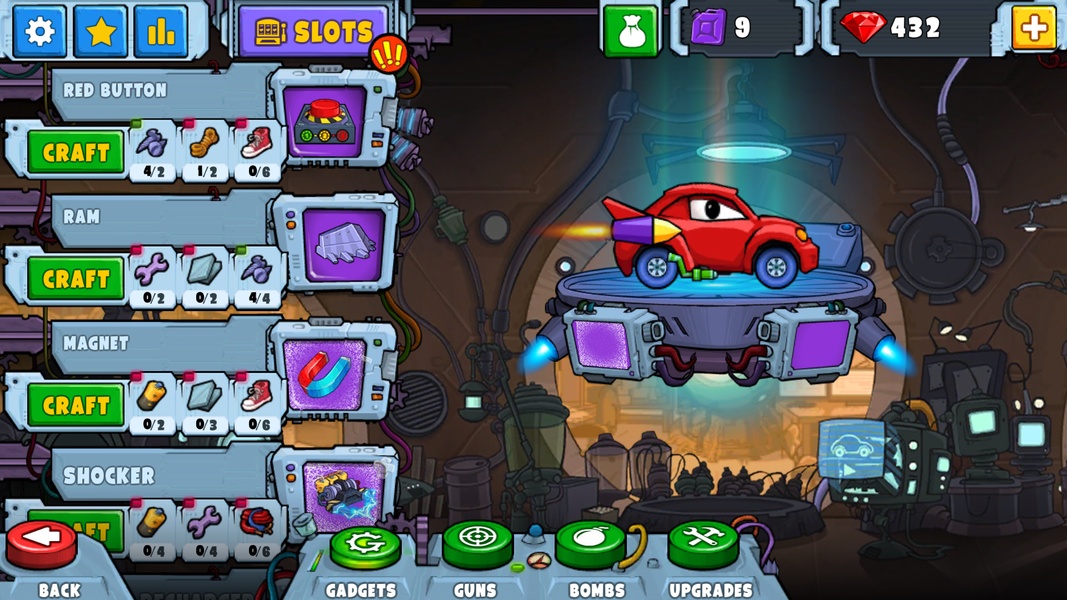The image size is (1067, 600).
Task: Craft the Magnet gadget
Action: pyautogui.click(x=76, y=405)
